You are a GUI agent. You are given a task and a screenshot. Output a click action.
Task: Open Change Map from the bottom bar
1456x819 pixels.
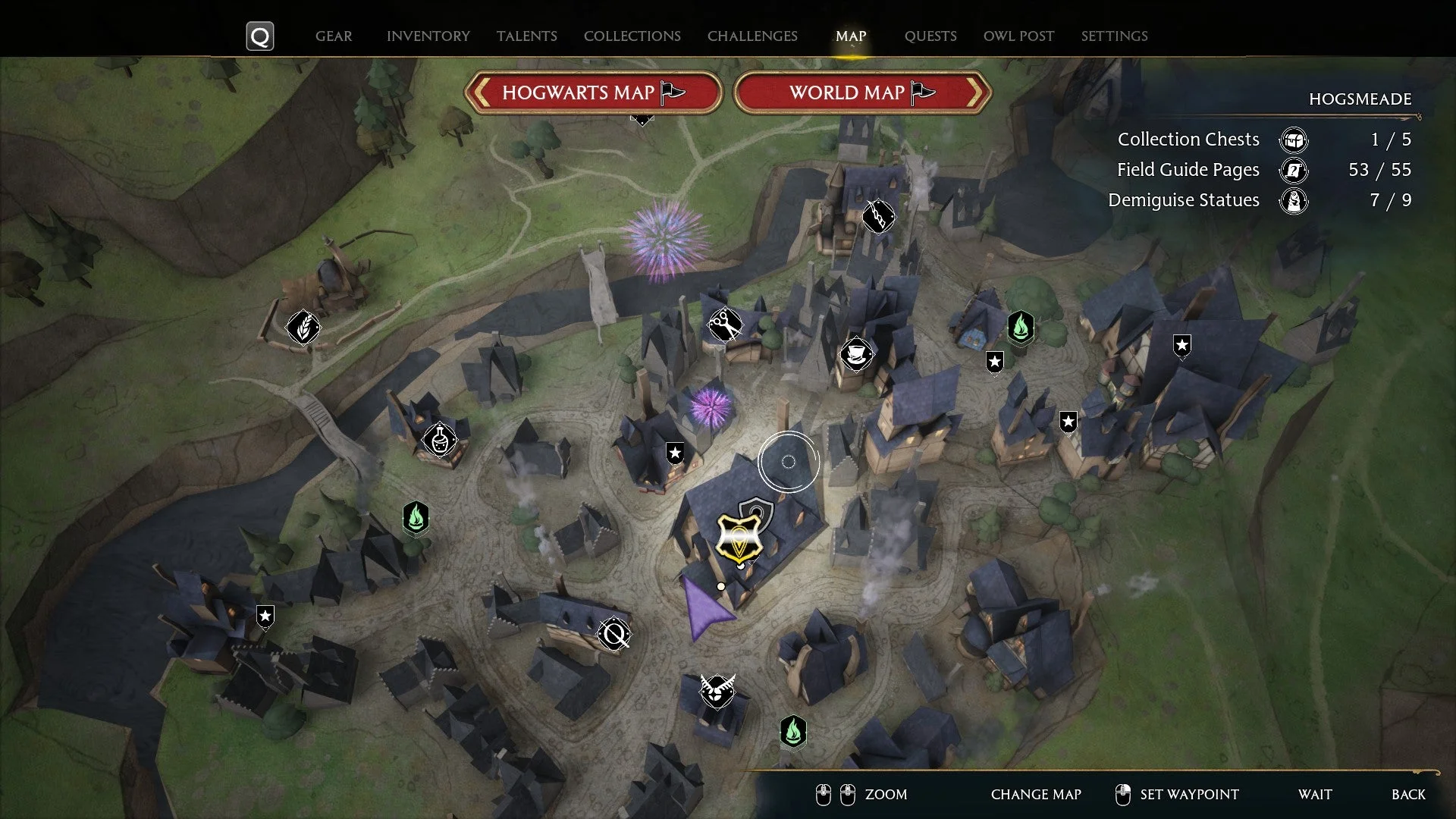[x=1036, y=795]
